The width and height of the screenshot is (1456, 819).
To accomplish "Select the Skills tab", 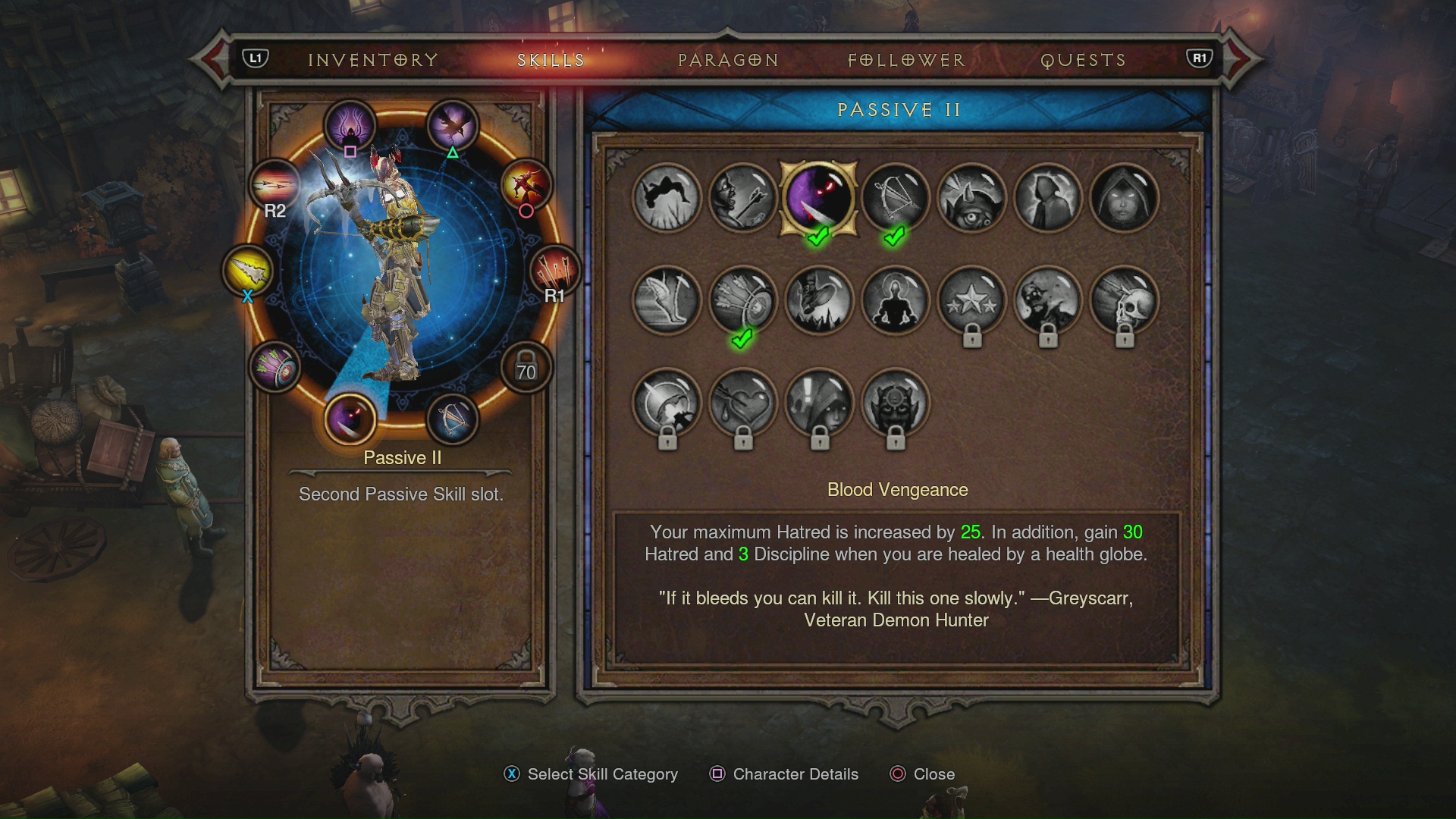I will tap(551, 60).
